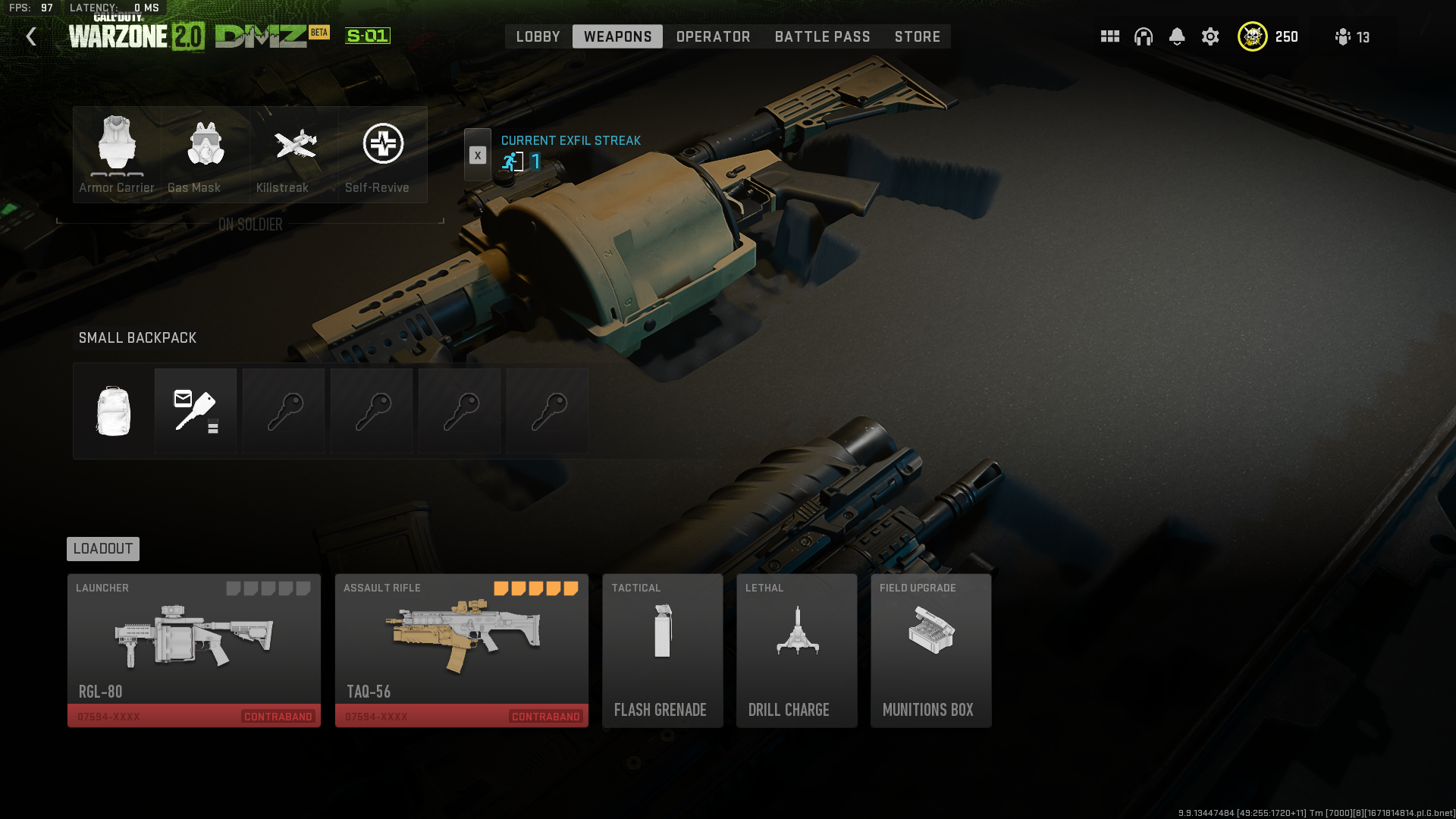Open the S-01 season button
The image size is (1456, 819).
(x=366, y=36)
